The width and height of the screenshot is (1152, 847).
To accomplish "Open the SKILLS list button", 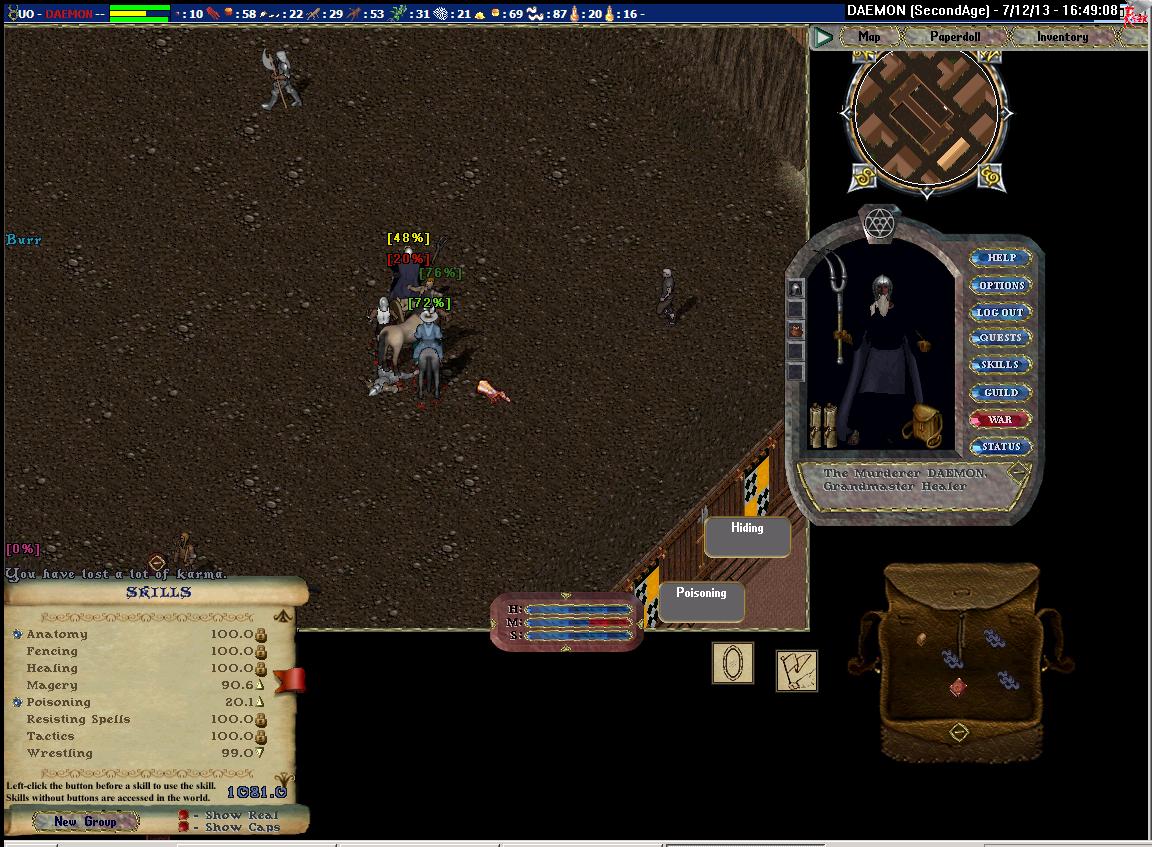I will click(1000, 365).
